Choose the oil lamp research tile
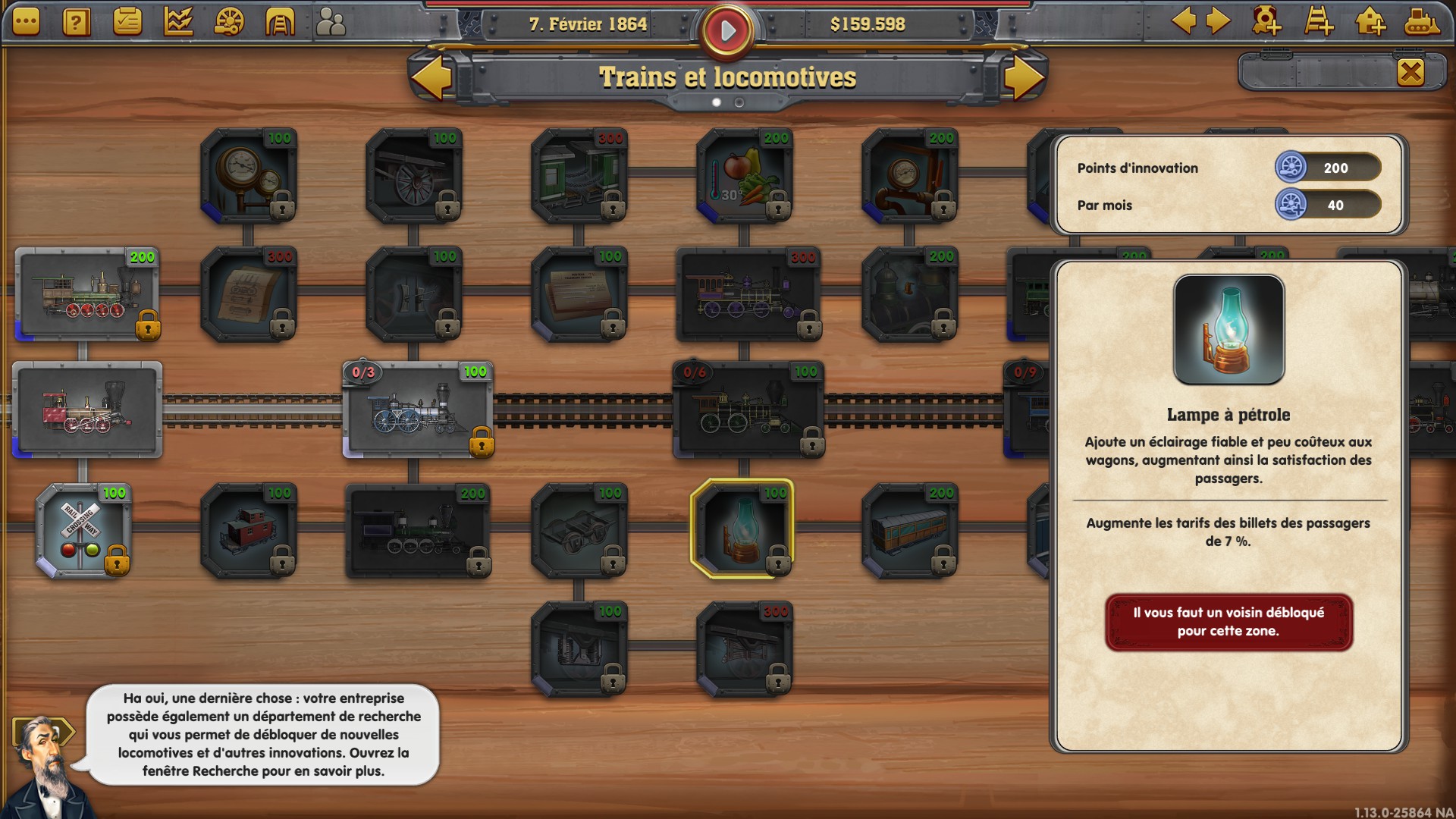1456x819 pixels. (743, 529)
